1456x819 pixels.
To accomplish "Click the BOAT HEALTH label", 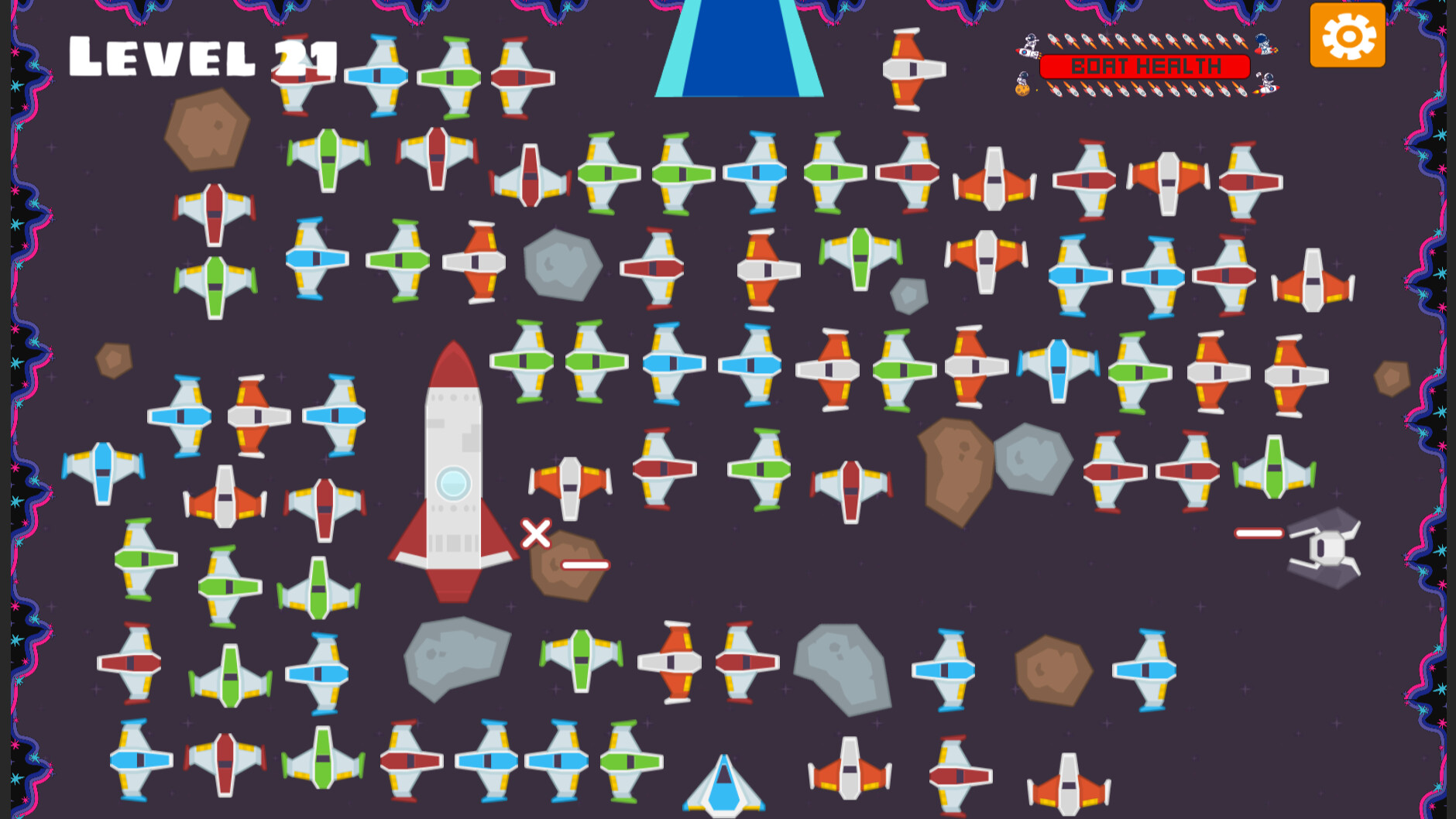I will [x=1145, y=65].
